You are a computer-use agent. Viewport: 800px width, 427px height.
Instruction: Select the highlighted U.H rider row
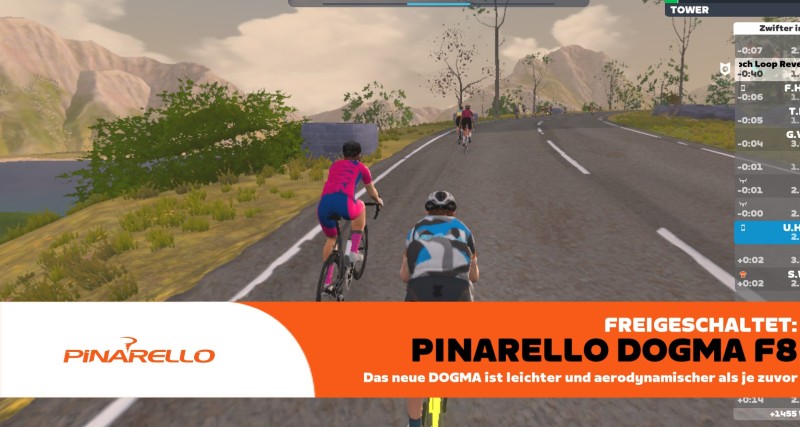pos(768,232)
